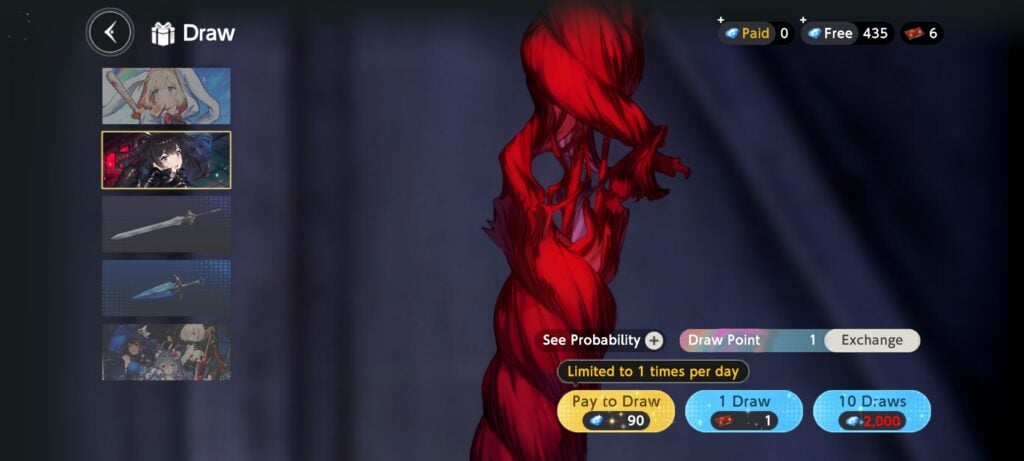Choose the dark-haired girl banner thumbnail
Screen dimensions: 1024x461
(x=166, y=160)
